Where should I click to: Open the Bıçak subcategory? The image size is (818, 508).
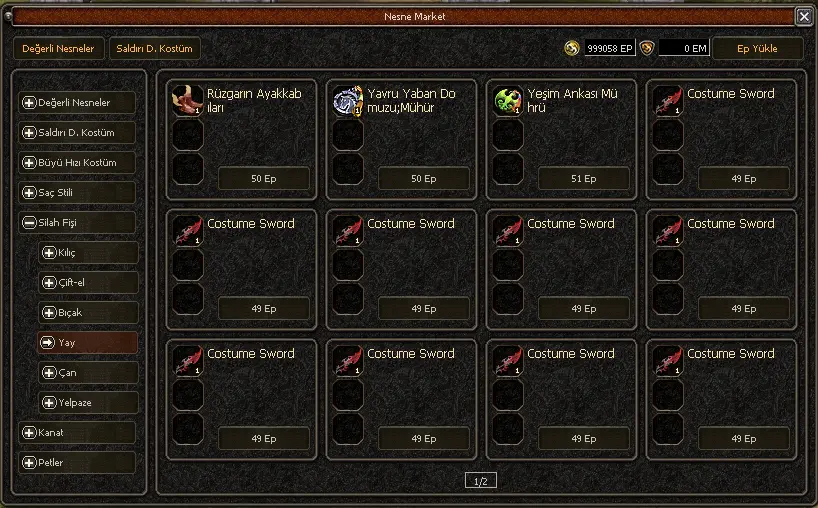[87, 313]
